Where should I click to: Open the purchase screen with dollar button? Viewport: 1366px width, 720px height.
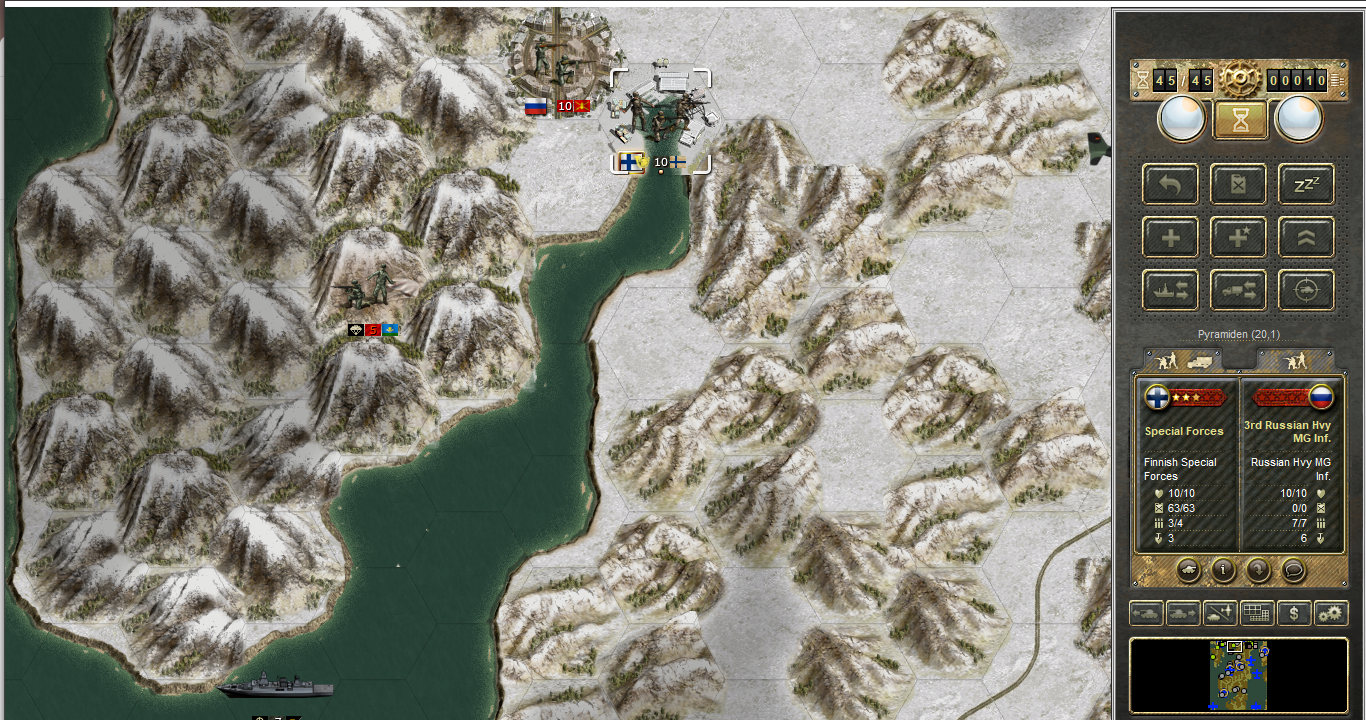coord(1294,613)
